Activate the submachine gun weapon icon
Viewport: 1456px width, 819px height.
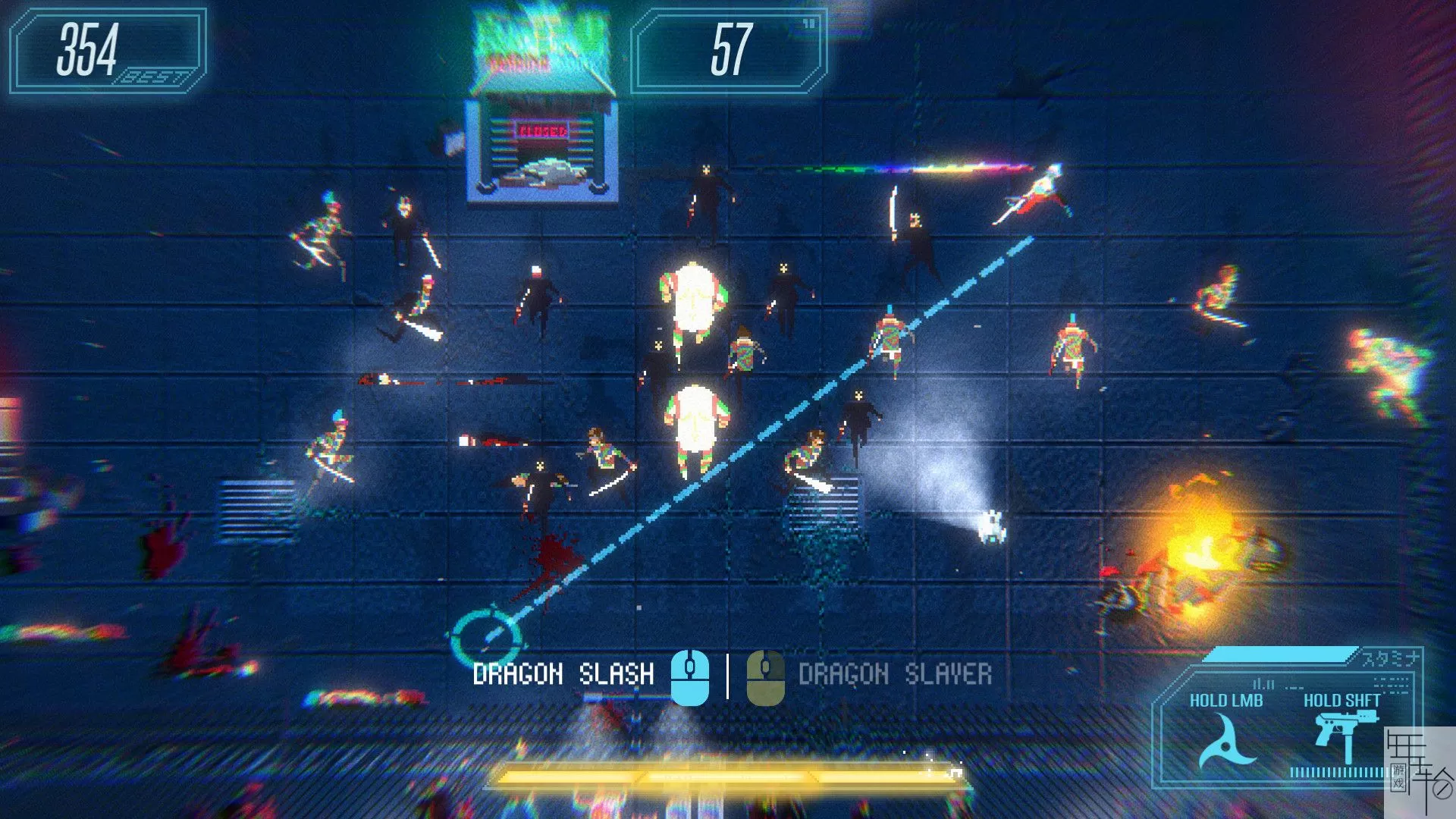[x=1341, y=734]
